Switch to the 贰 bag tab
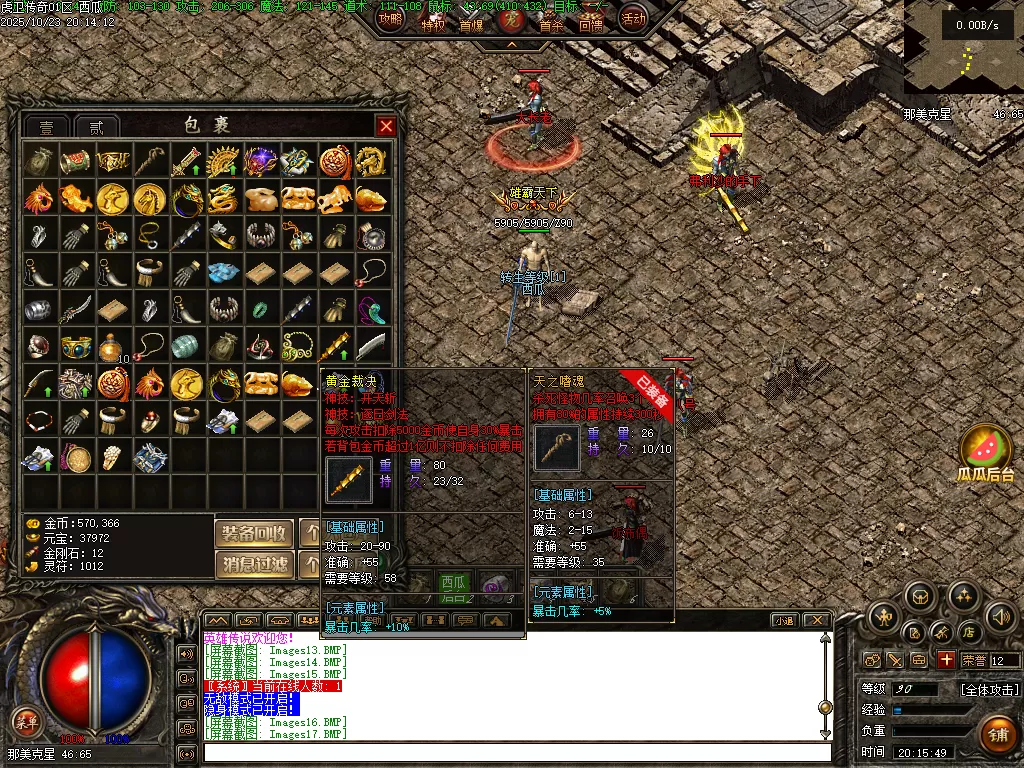 (x=97, y=127)
